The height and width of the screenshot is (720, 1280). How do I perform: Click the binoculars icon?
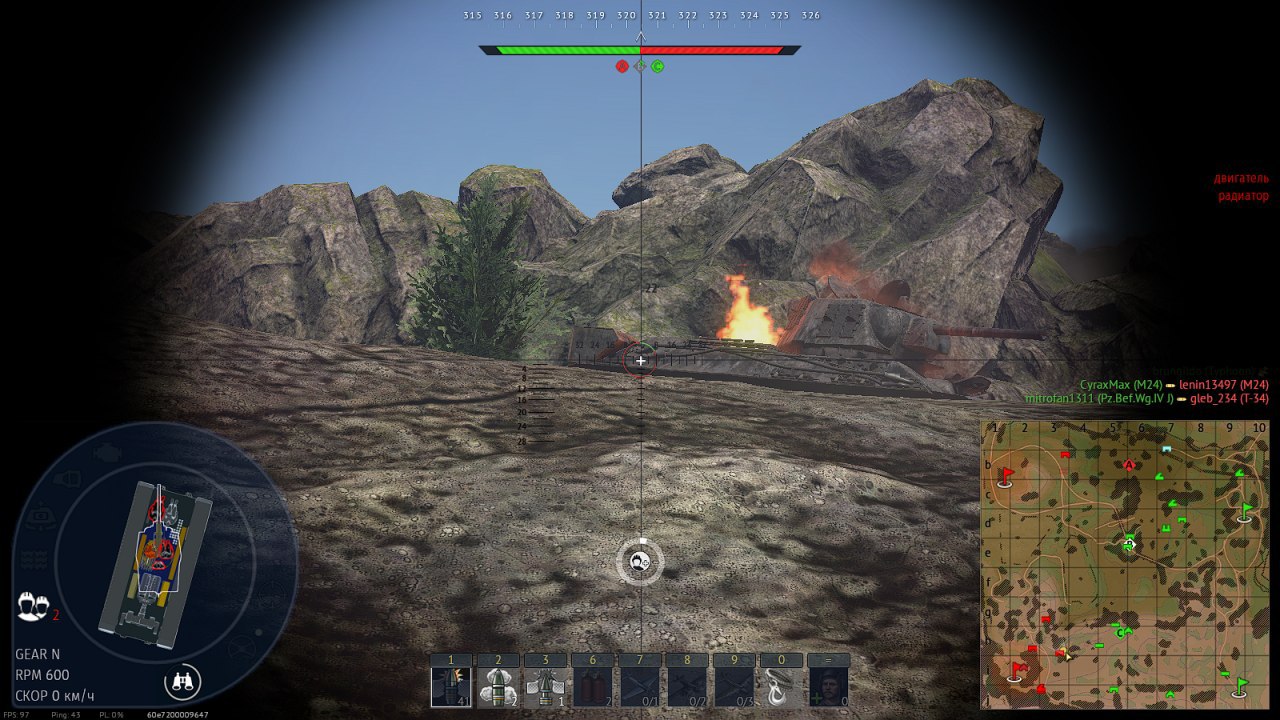[182, 682]
